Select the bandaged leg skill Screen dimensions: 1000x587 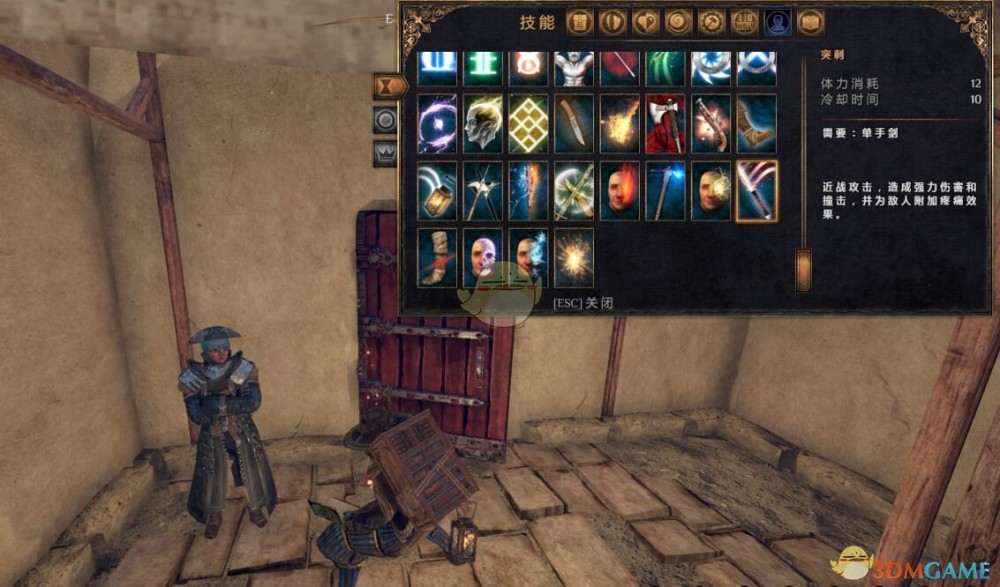pos(437,257)
